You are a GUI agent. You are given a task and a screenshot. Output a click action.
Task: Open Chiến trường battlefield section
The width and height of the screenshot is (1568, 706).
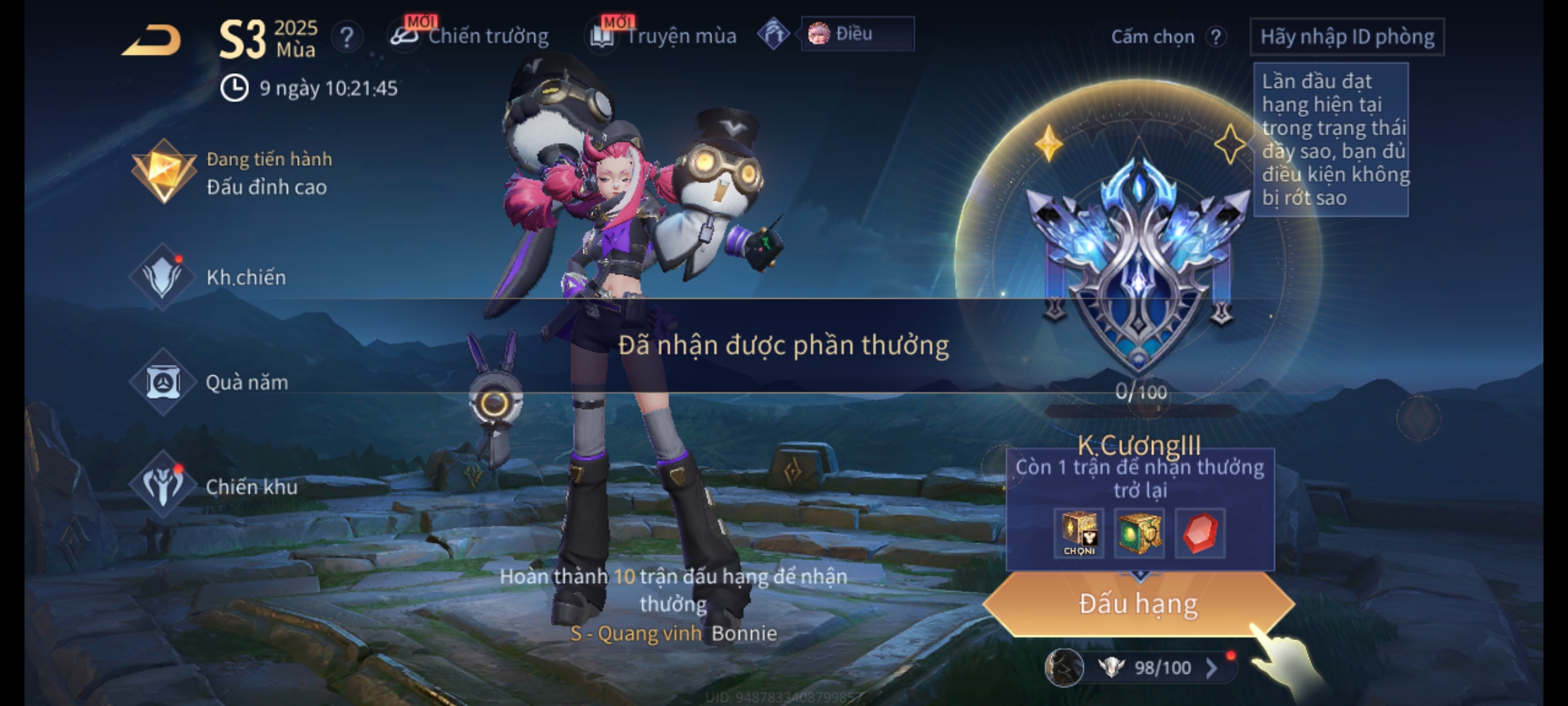pyautogui.click(x=470, y=36)
